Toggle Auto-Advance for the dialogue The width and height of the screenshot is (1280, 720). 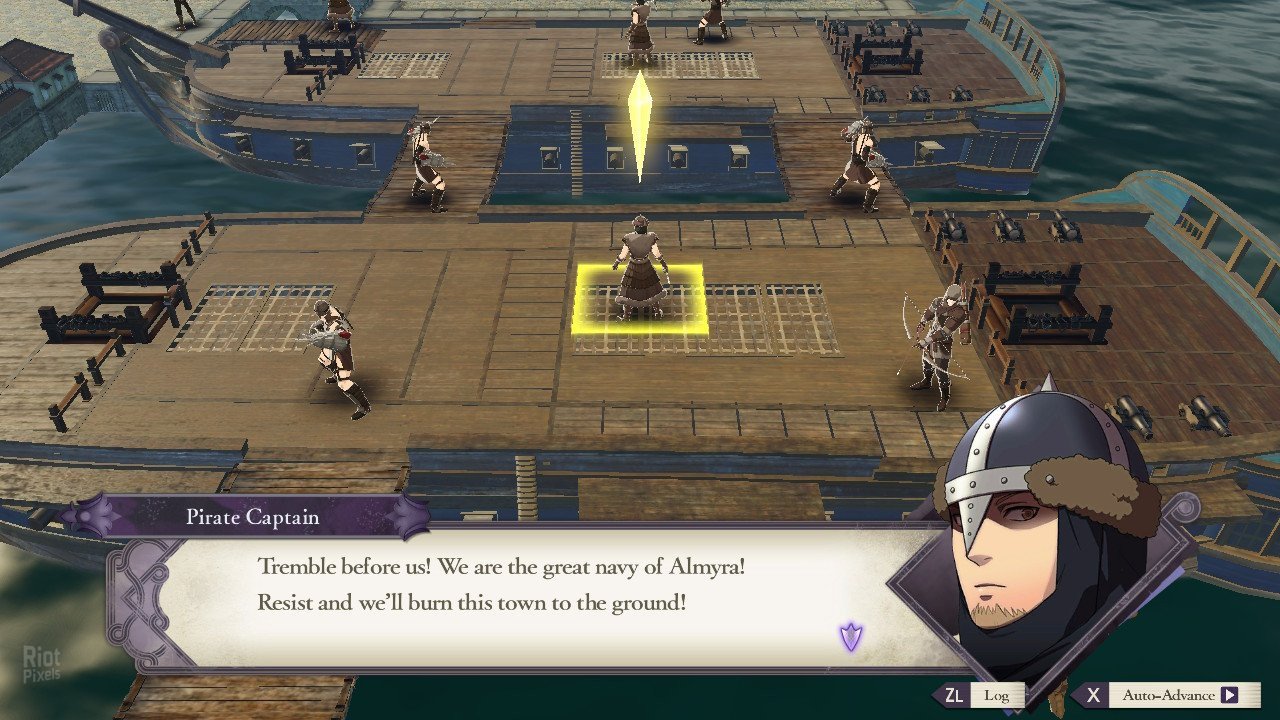pos(1168,695)
